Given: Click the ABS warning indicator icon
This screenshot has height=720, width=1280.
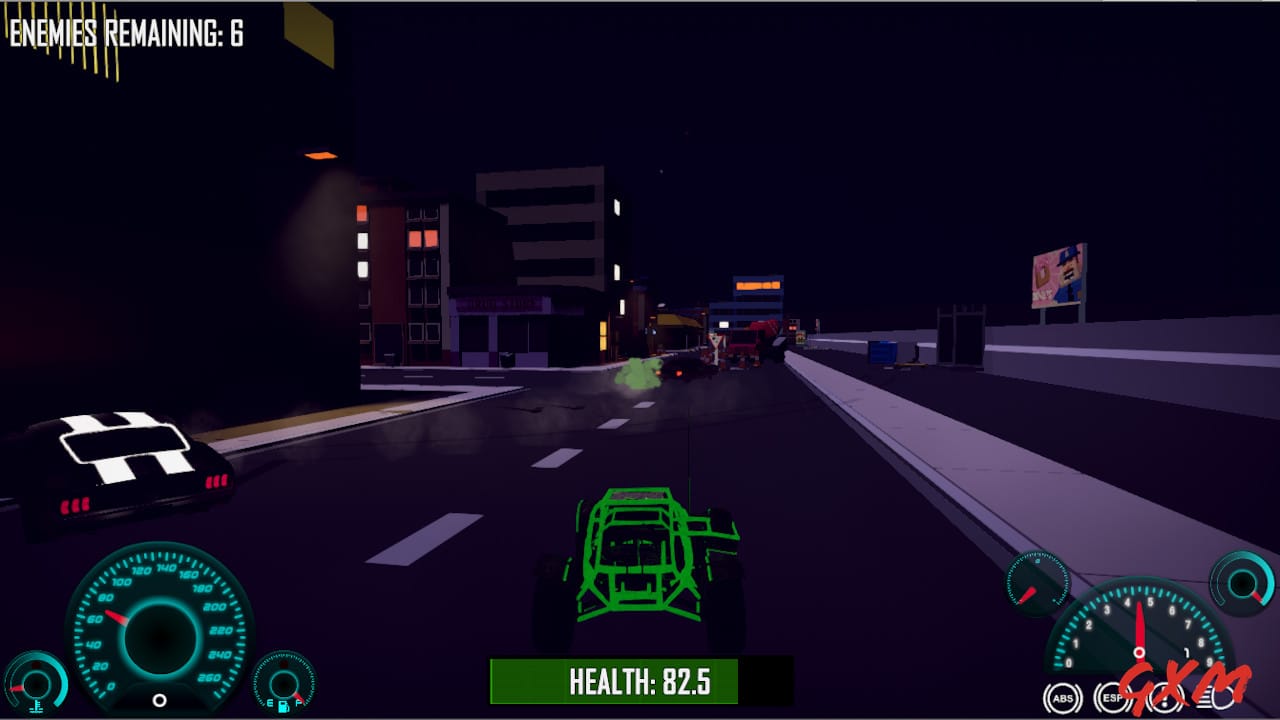Looking at the screenshot, I should 1062,698.
